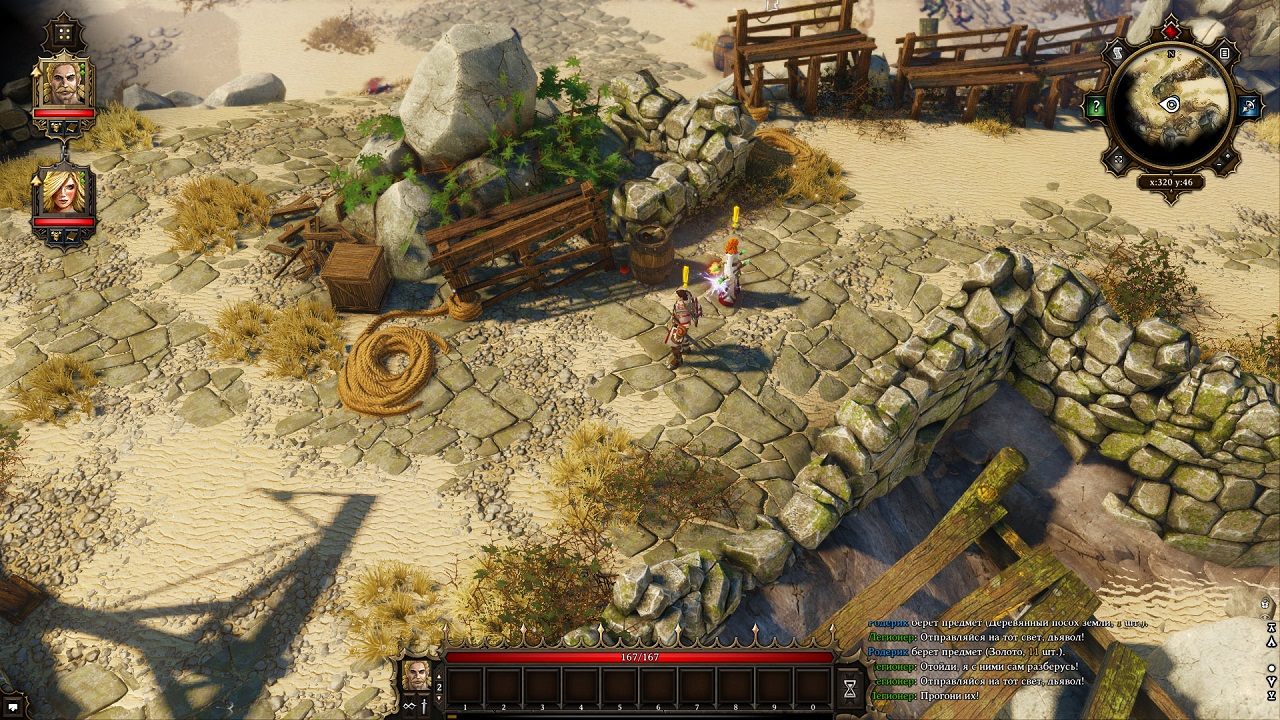The height and width of the screenshot is (720, 1280).
Task: Click the red diamond icon above the minimap
Action: 1172,32
